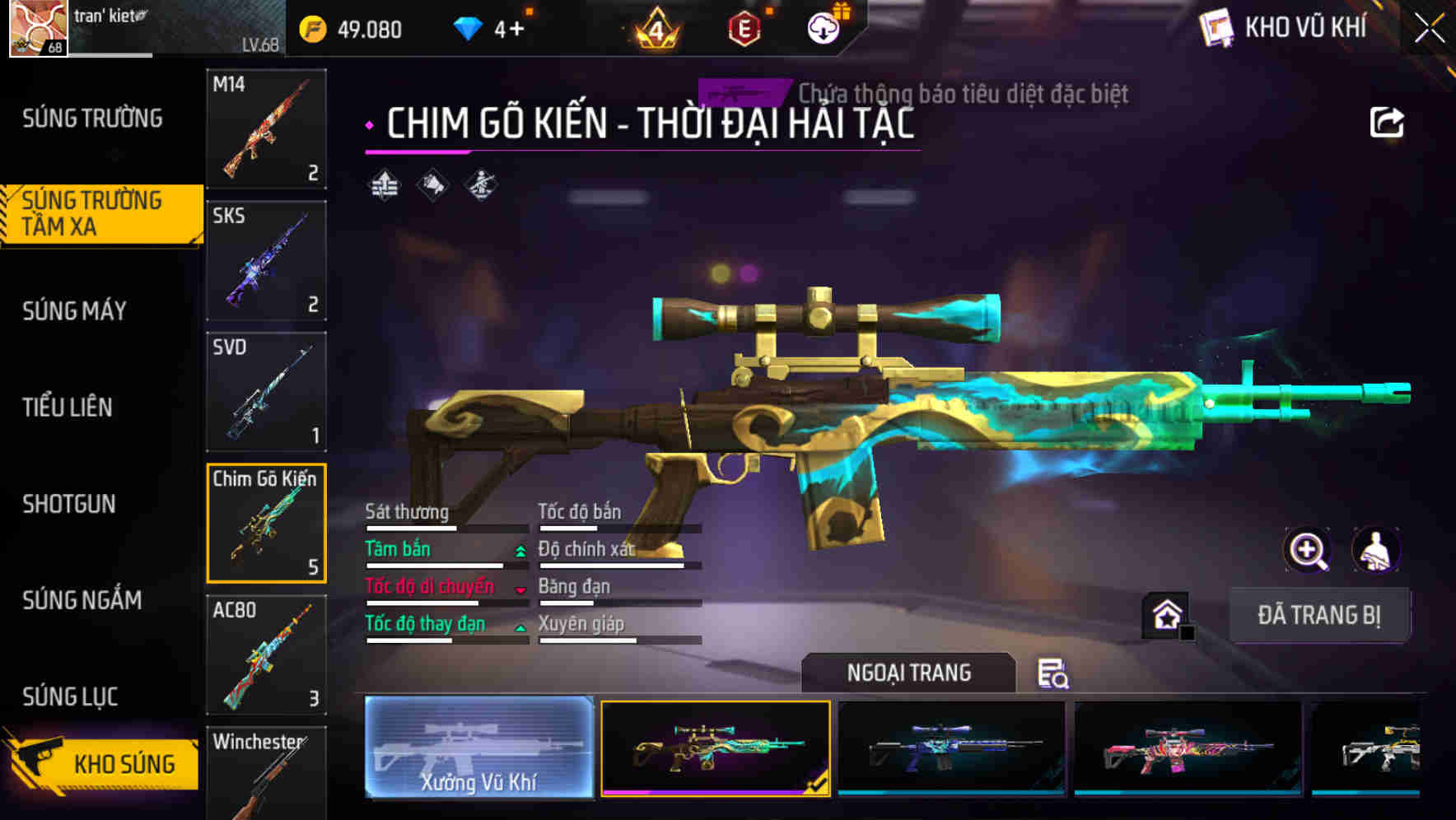Open the SÚNG LỤC category
Image resolution: width=1456 pixels, height=820 pixels.
[70, 696]
